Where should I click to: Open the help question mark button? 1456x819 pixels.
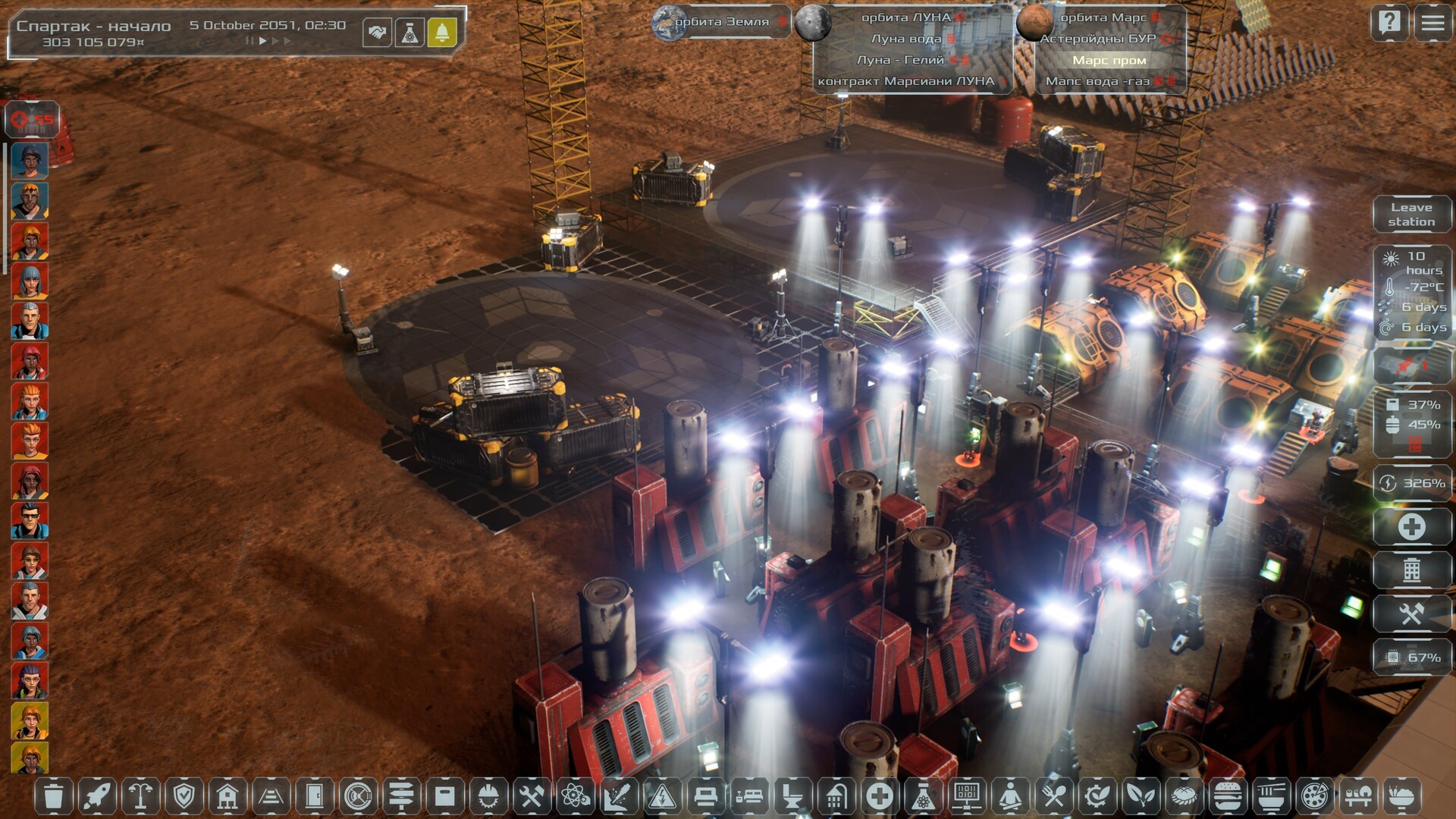tap(1389, 23)
